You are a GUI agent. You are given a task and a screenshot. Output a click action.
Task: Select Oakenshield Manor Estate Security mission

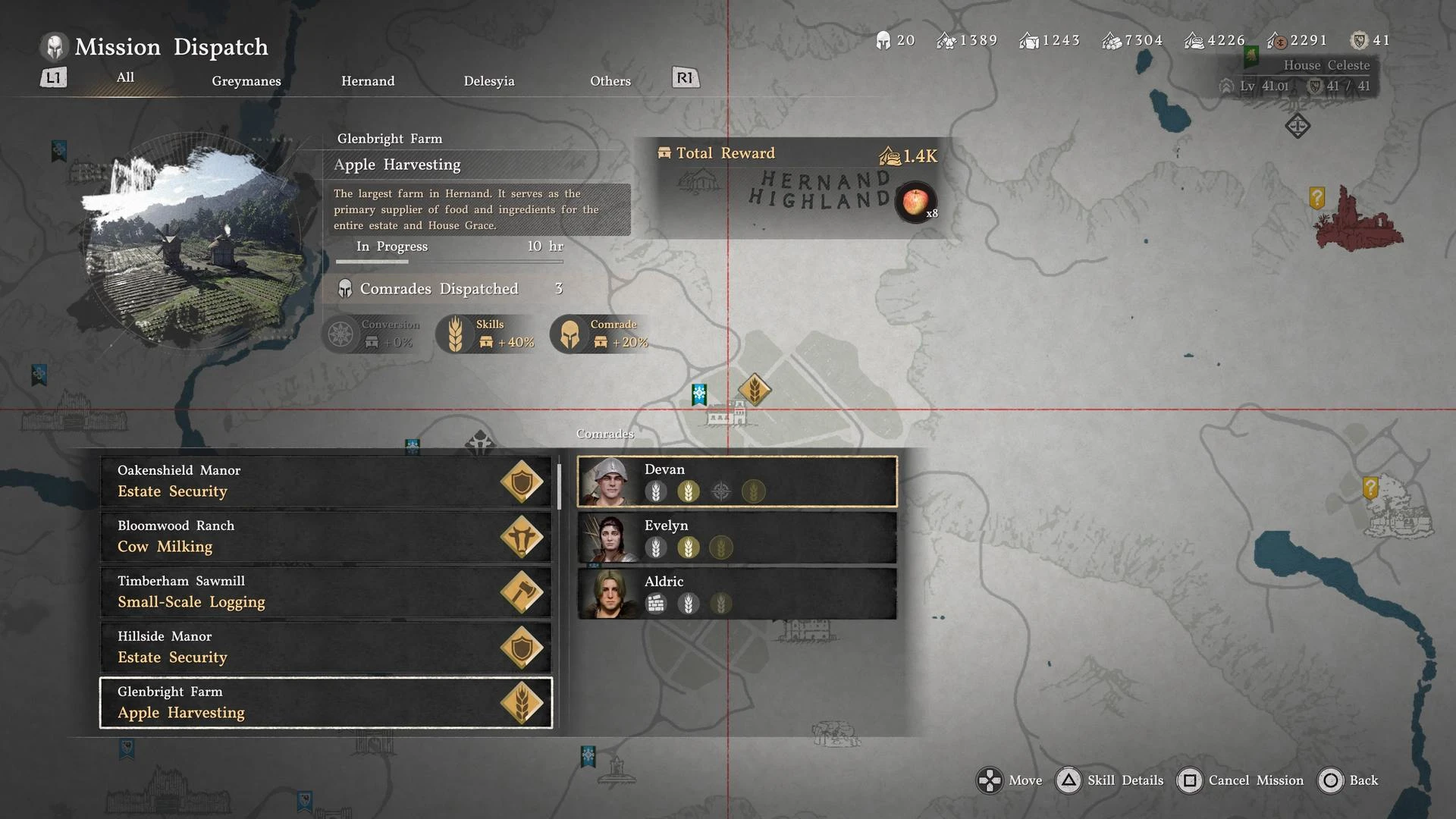[x=326, y=482]
